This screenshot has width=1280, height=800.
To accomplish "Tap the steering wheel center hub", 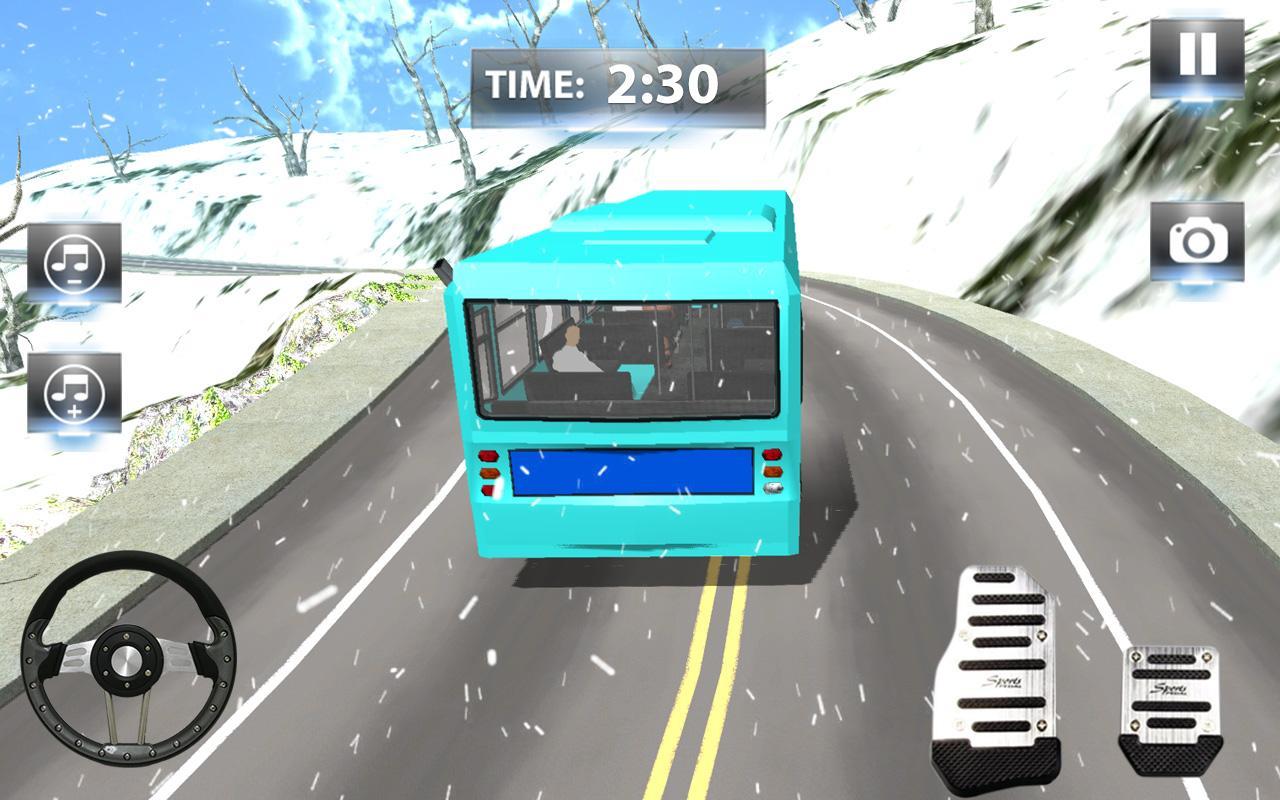I will (130, 660).
